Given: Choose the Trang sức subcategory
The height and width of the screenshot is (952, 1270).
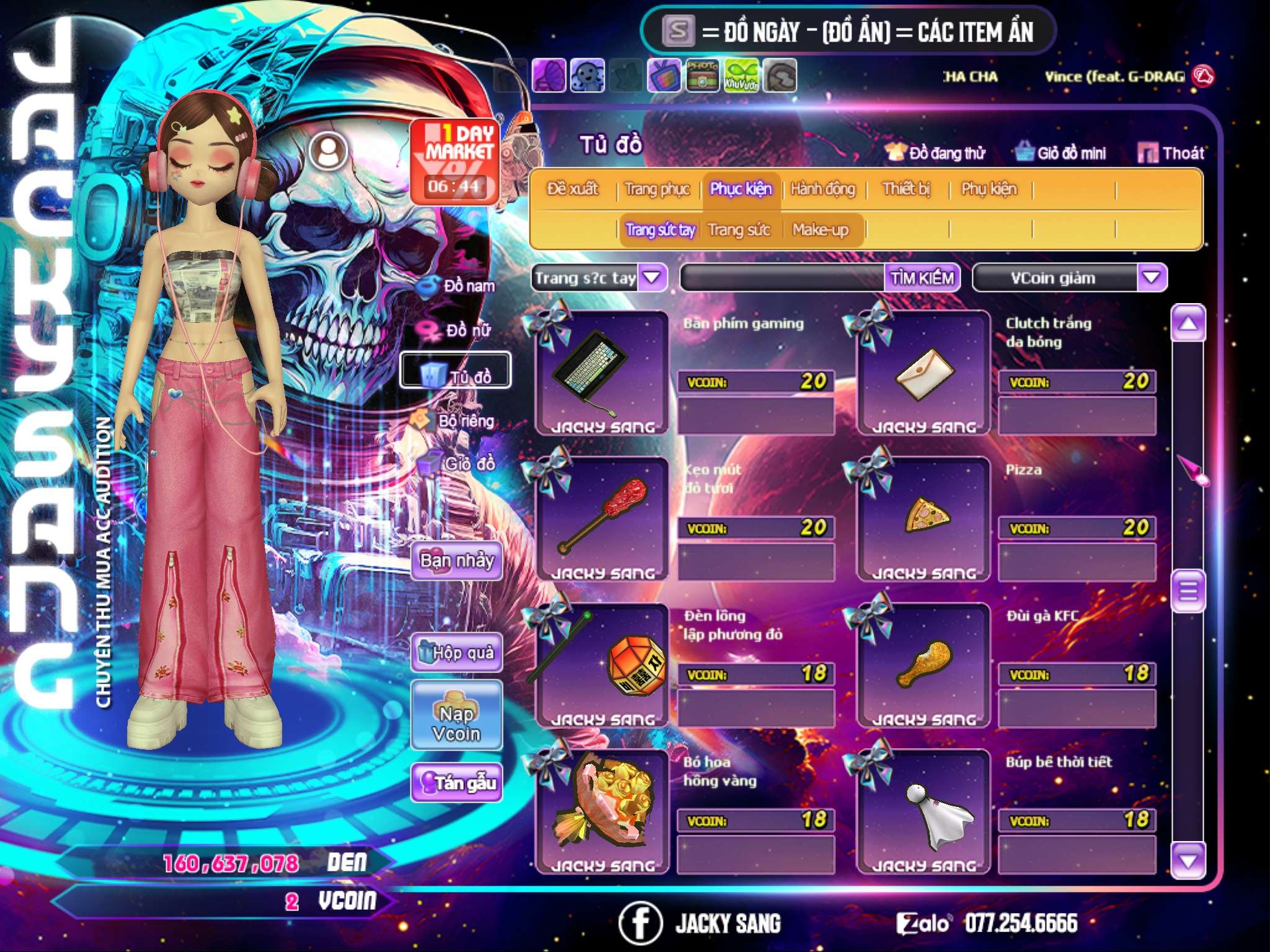Looking at the screenshot, I should point(739,230).
